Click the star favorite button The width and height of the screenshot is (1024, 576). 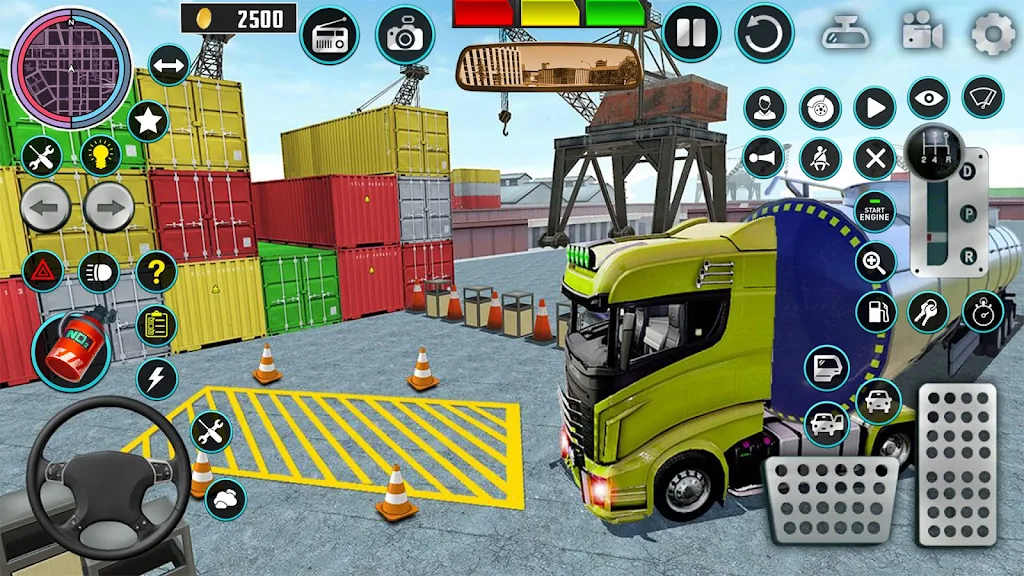pos(147,121)
